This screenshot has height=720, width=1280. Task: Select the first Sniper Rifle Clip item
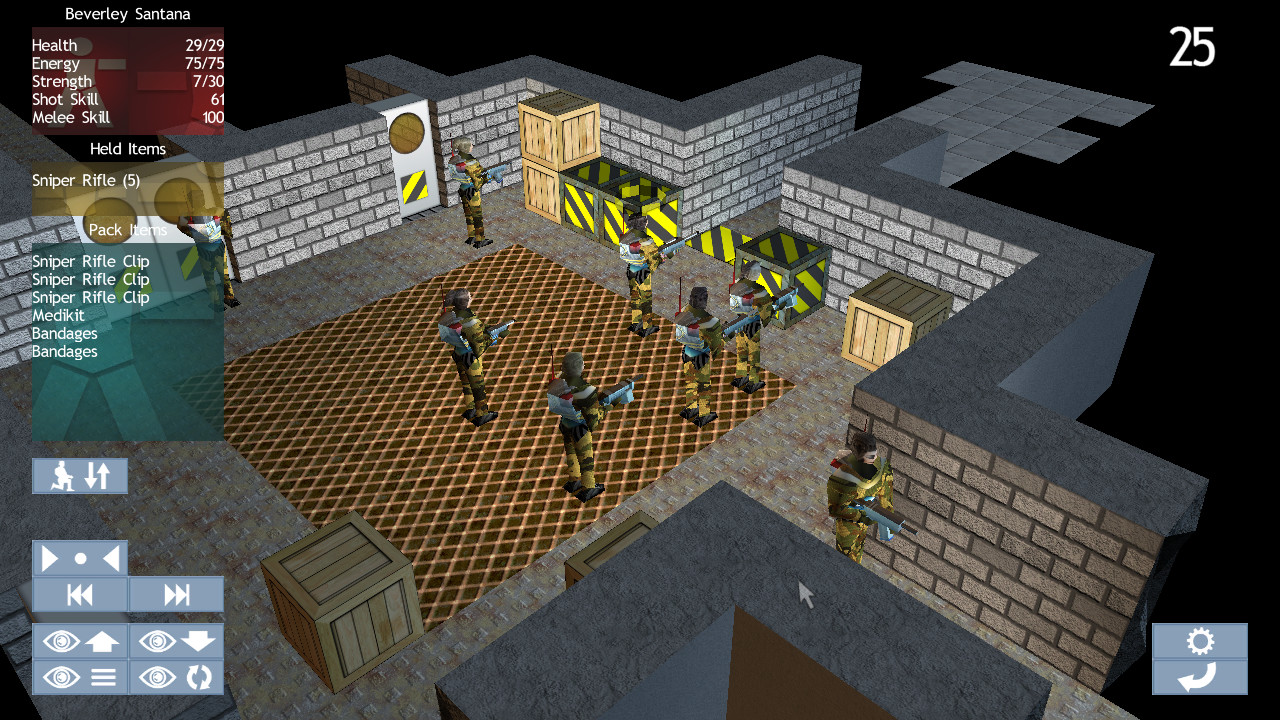point(89,261)
